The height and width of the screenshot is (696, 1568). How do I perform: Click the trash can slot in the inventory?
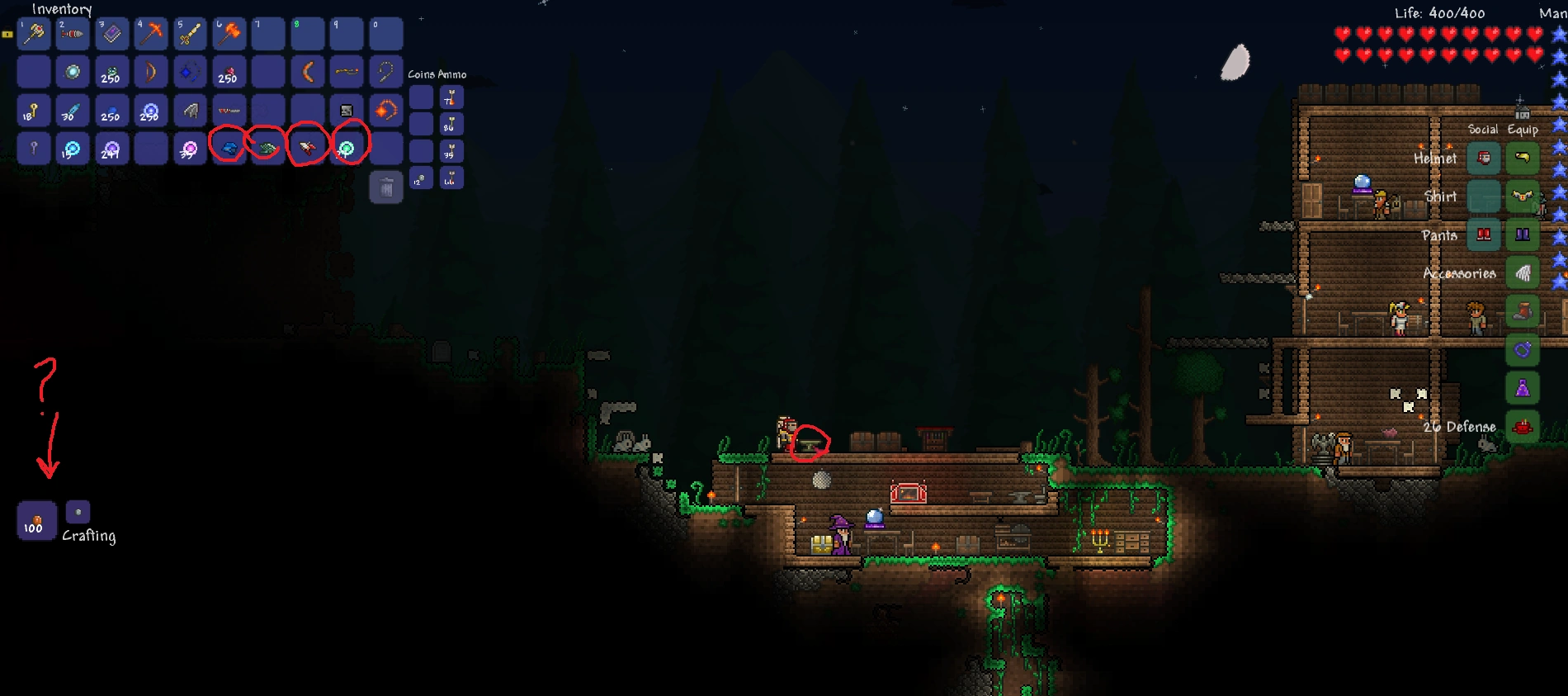385,187
